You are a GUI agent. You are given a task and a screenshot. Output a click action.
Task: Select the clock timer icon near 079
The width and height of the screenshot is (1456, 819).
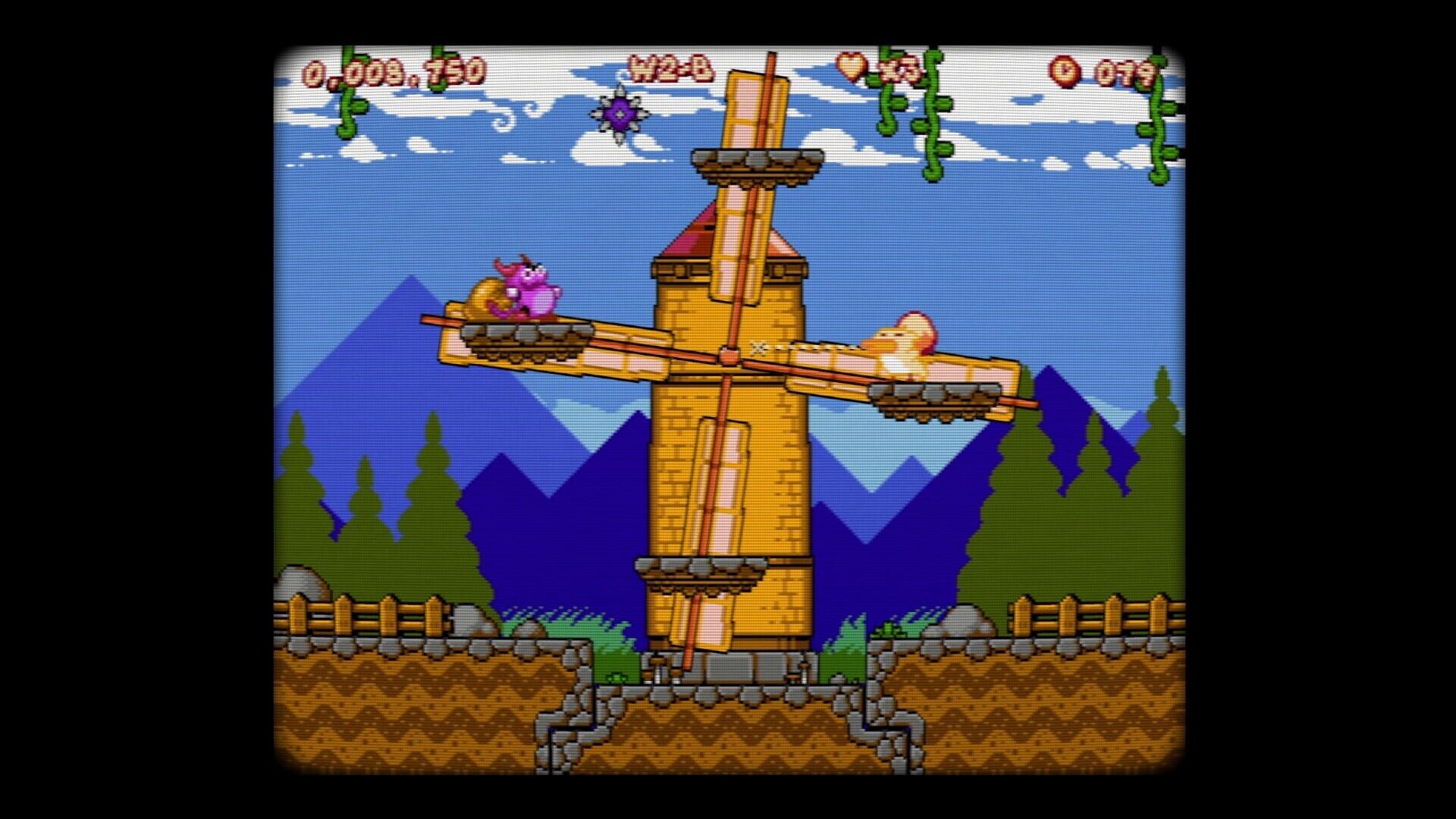(x=1065, y=71)
